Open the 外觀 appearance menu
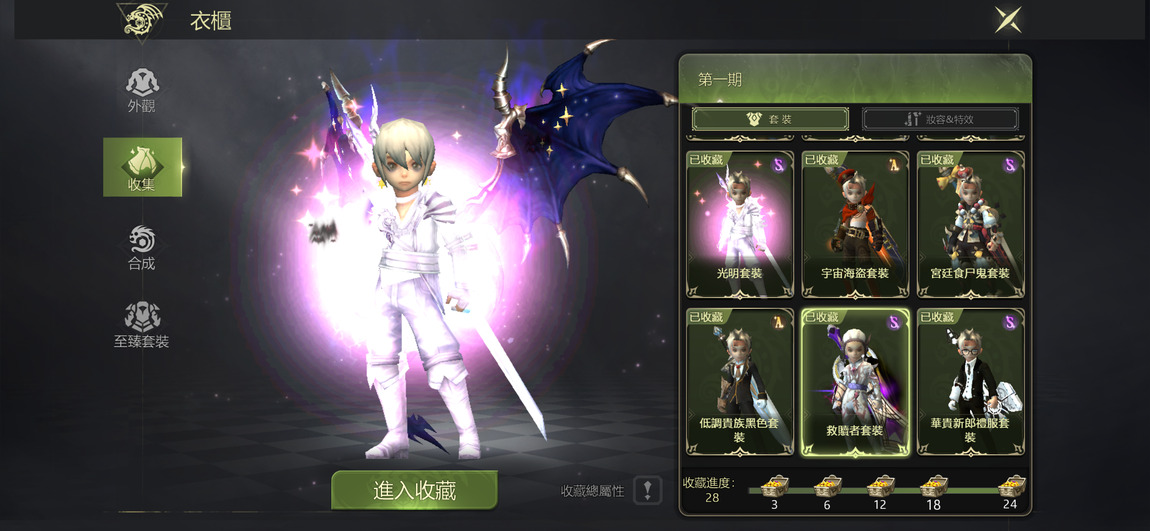The image size is (1150, 531). [142, 90]
